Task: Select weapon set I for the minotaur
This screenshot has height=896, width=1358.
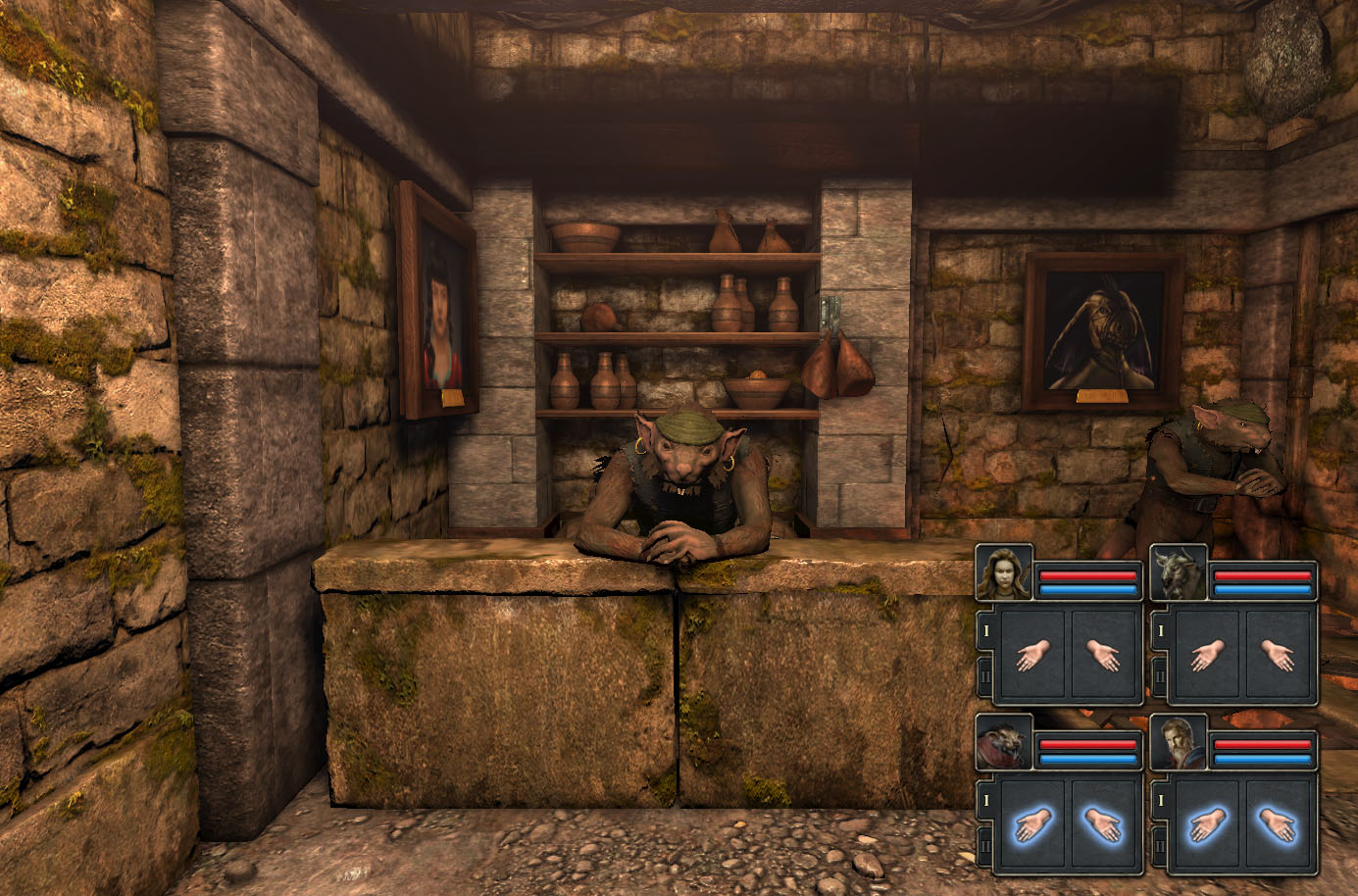Action: click(x=1160, y=632)
